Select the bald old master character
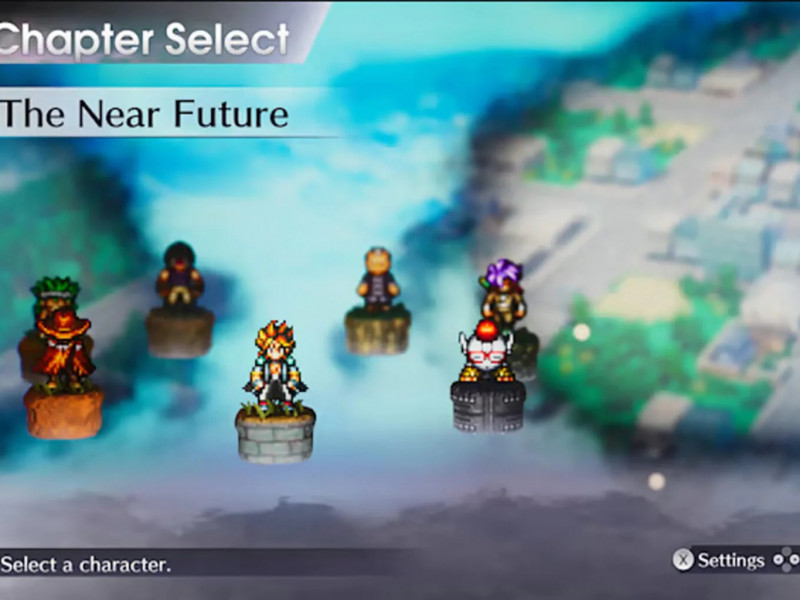The image size is (800, 600). 378,278
